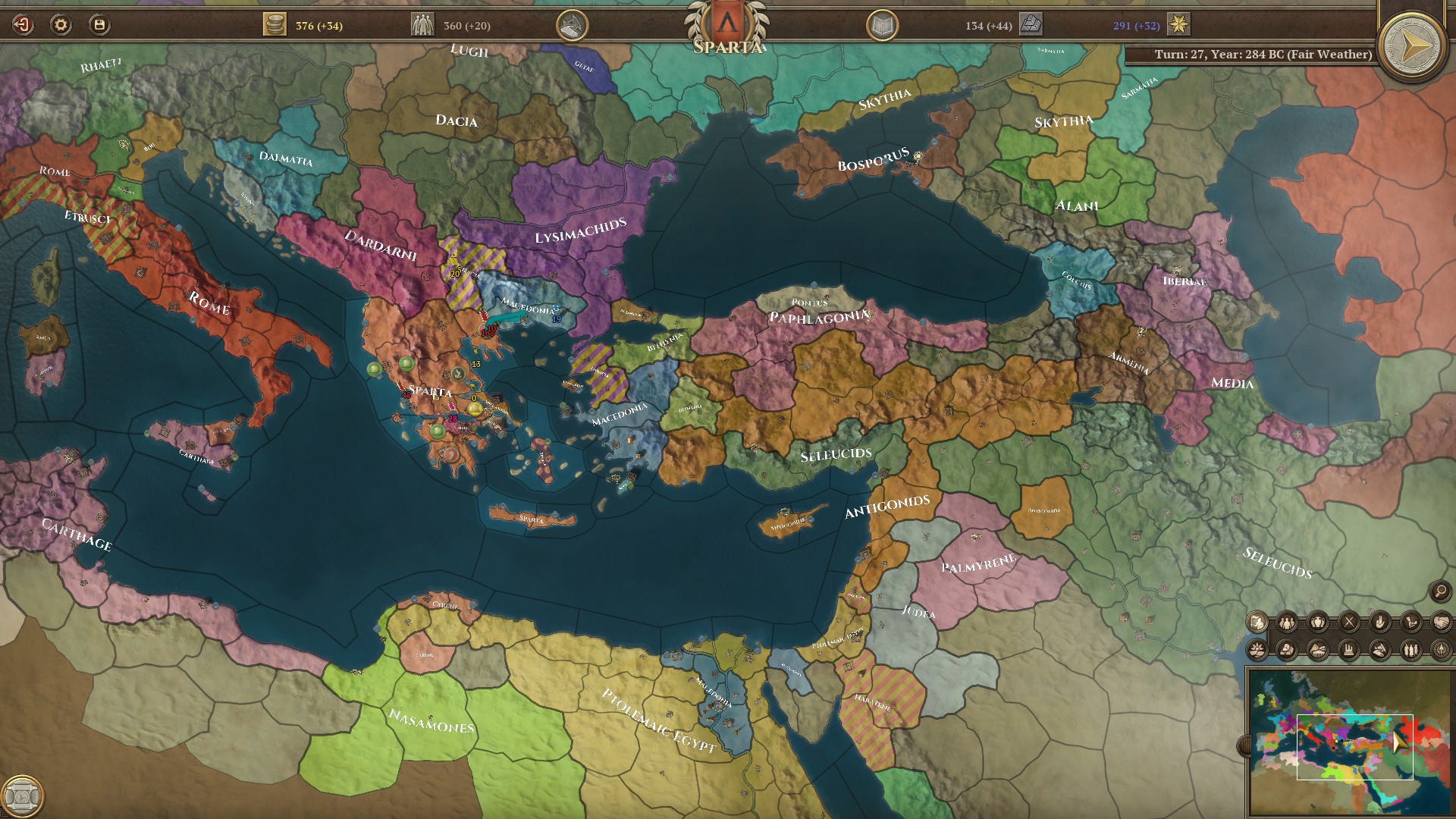Select the terrain landscape map filter
This screenshot has height=819, width=1456.
coord(1318,649)
